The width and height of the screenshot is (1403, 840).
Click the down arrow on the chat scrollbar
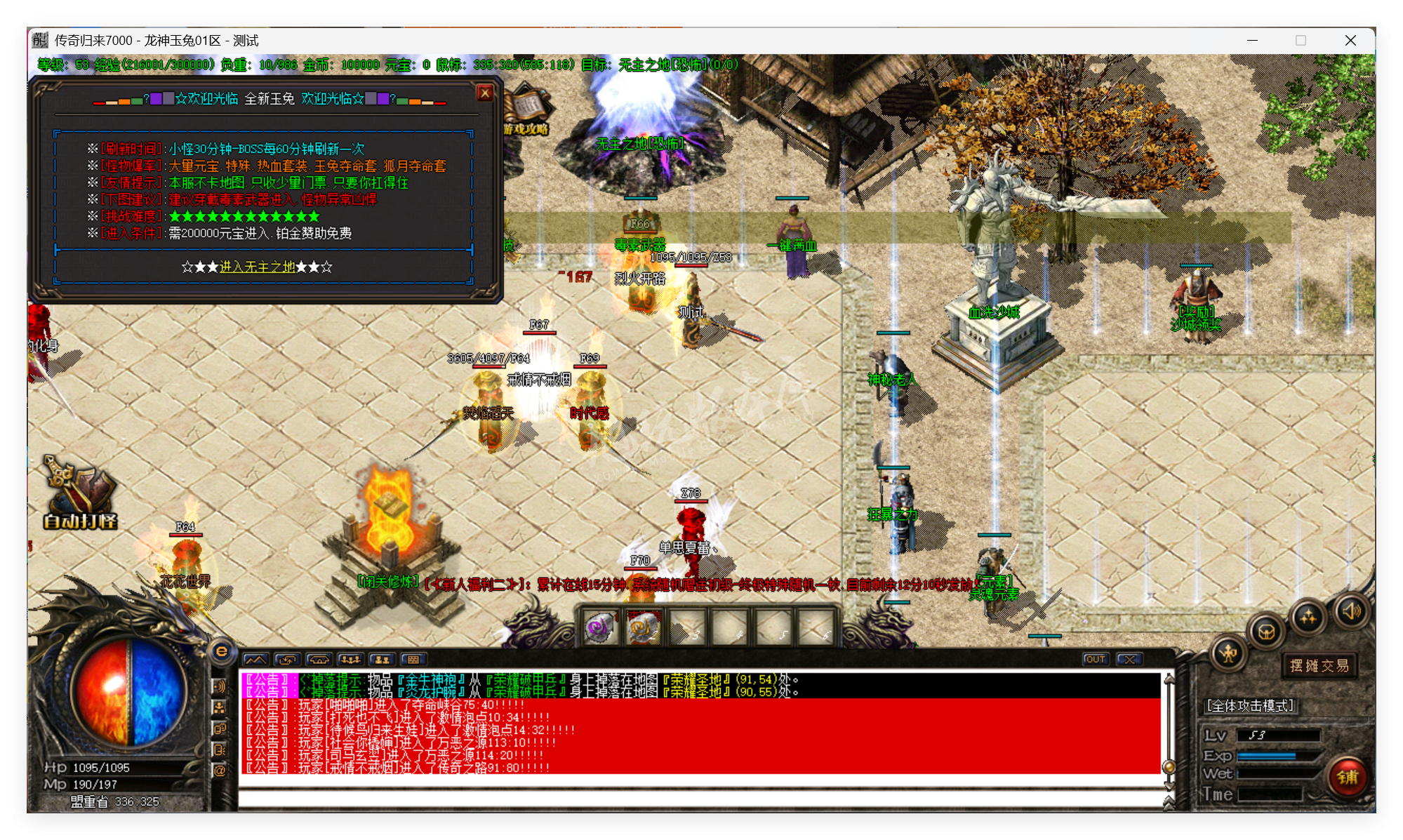1169,786
